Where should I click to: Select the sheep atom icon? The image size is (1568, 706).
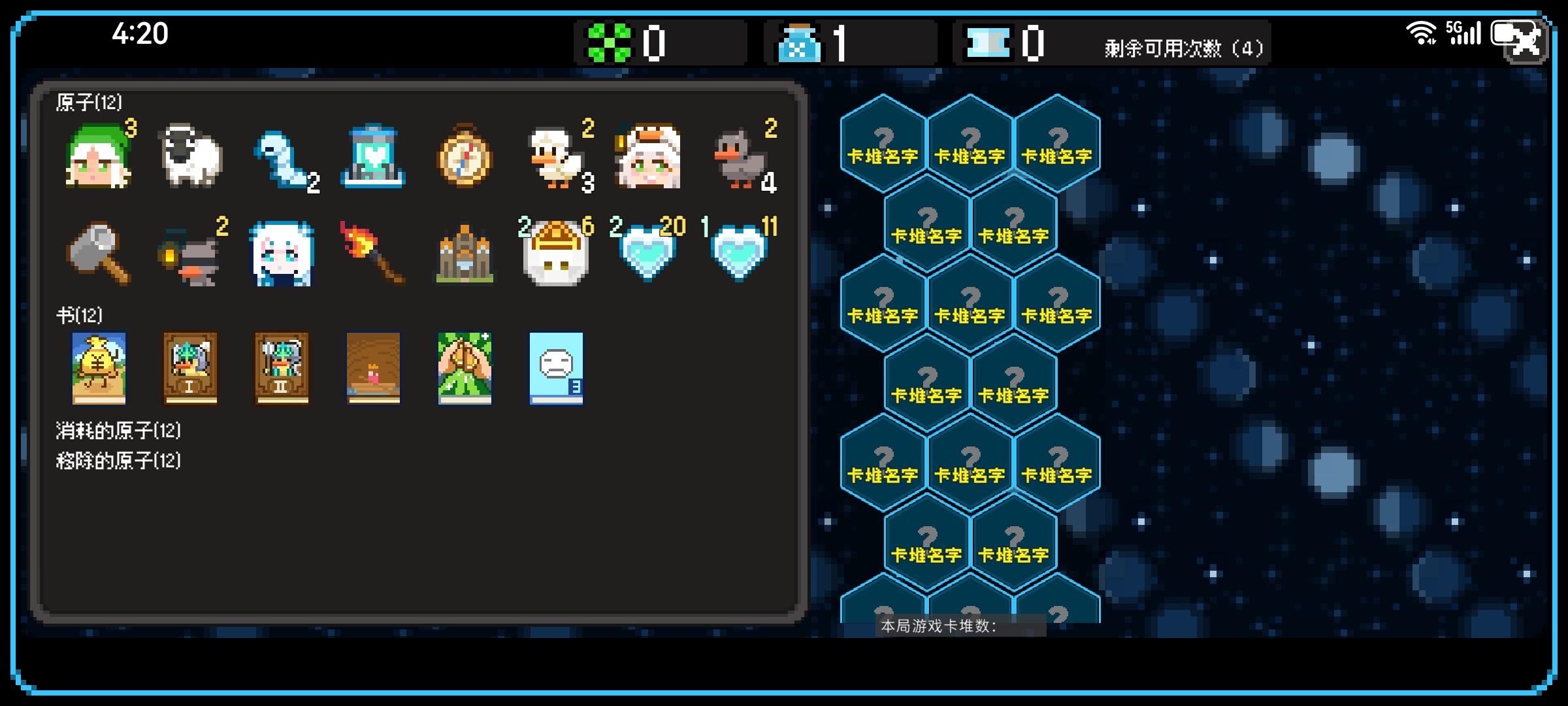190,157
